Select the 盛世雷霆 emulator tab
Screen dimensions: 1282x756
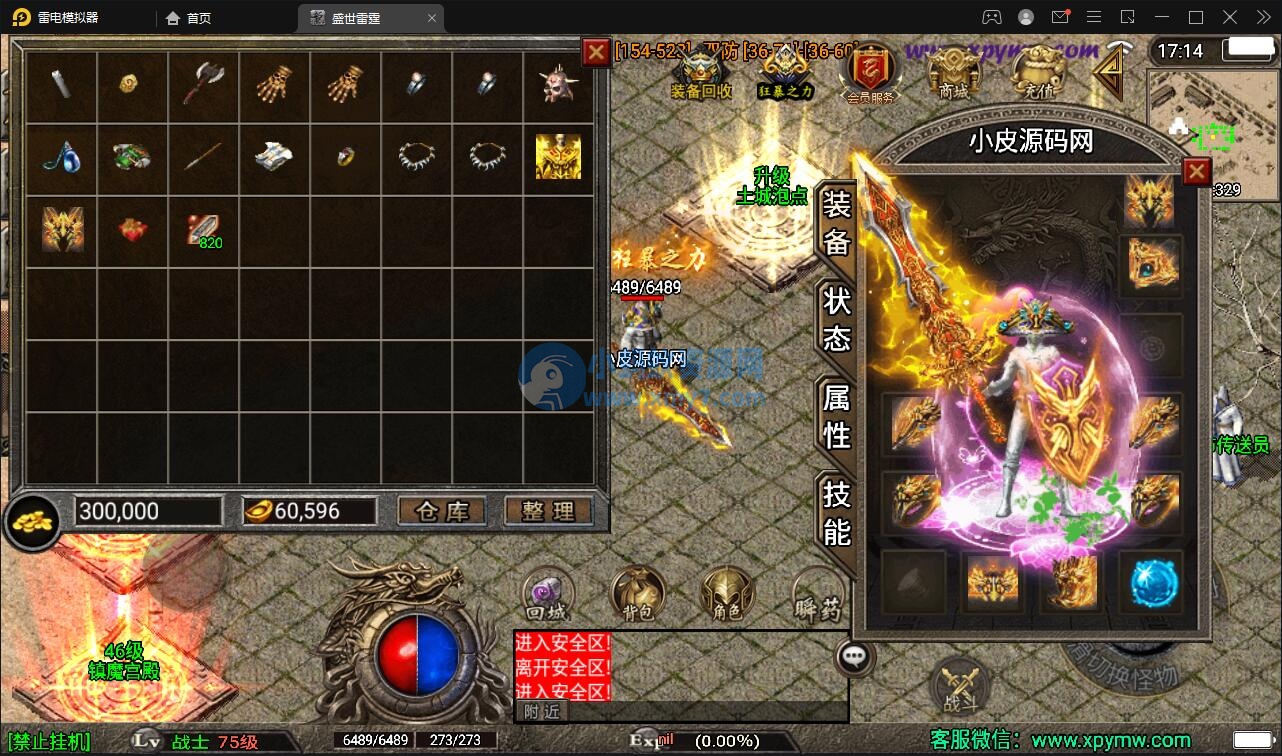pos(355,17)
